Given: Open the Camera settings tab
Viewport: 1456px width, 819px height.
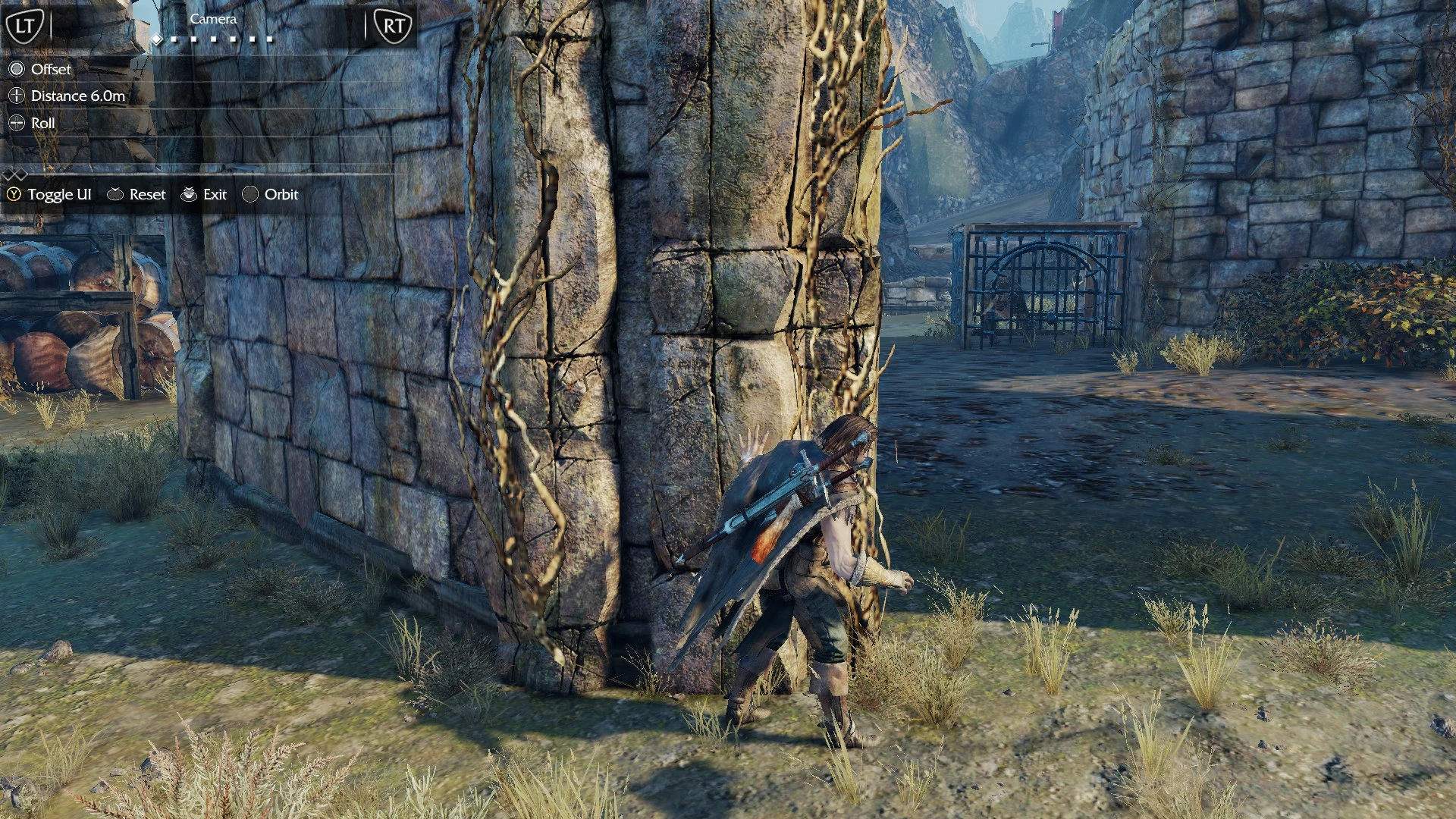Looking at the screenshot, I should coord(213,19).
